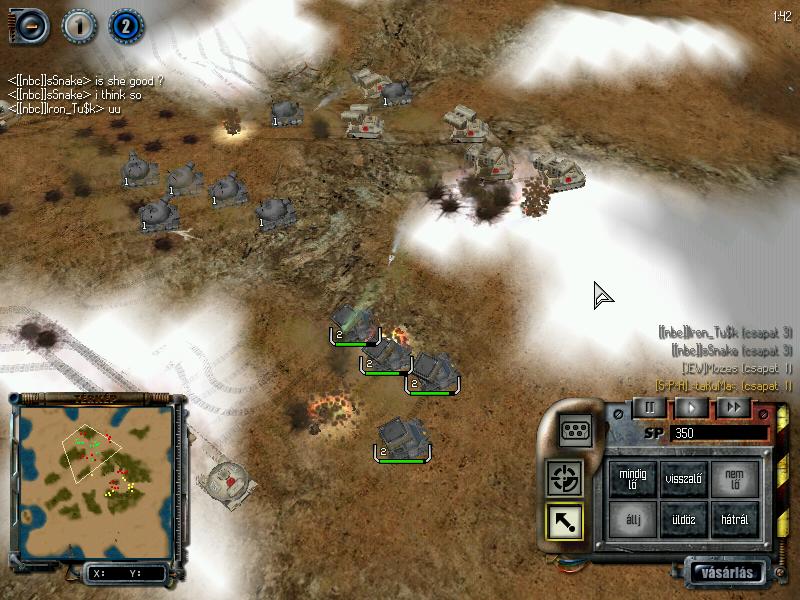Screen dimensions: 800x600
Task: Select the arrow movement mode icon
Action: pos(566,519)
